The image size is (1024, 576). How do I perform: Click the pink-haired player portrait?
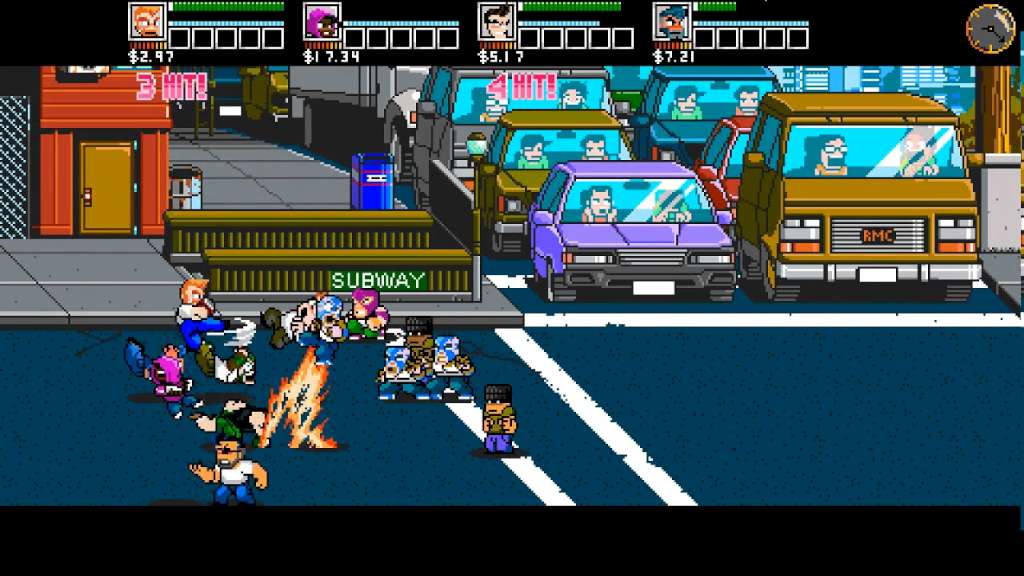322,22
